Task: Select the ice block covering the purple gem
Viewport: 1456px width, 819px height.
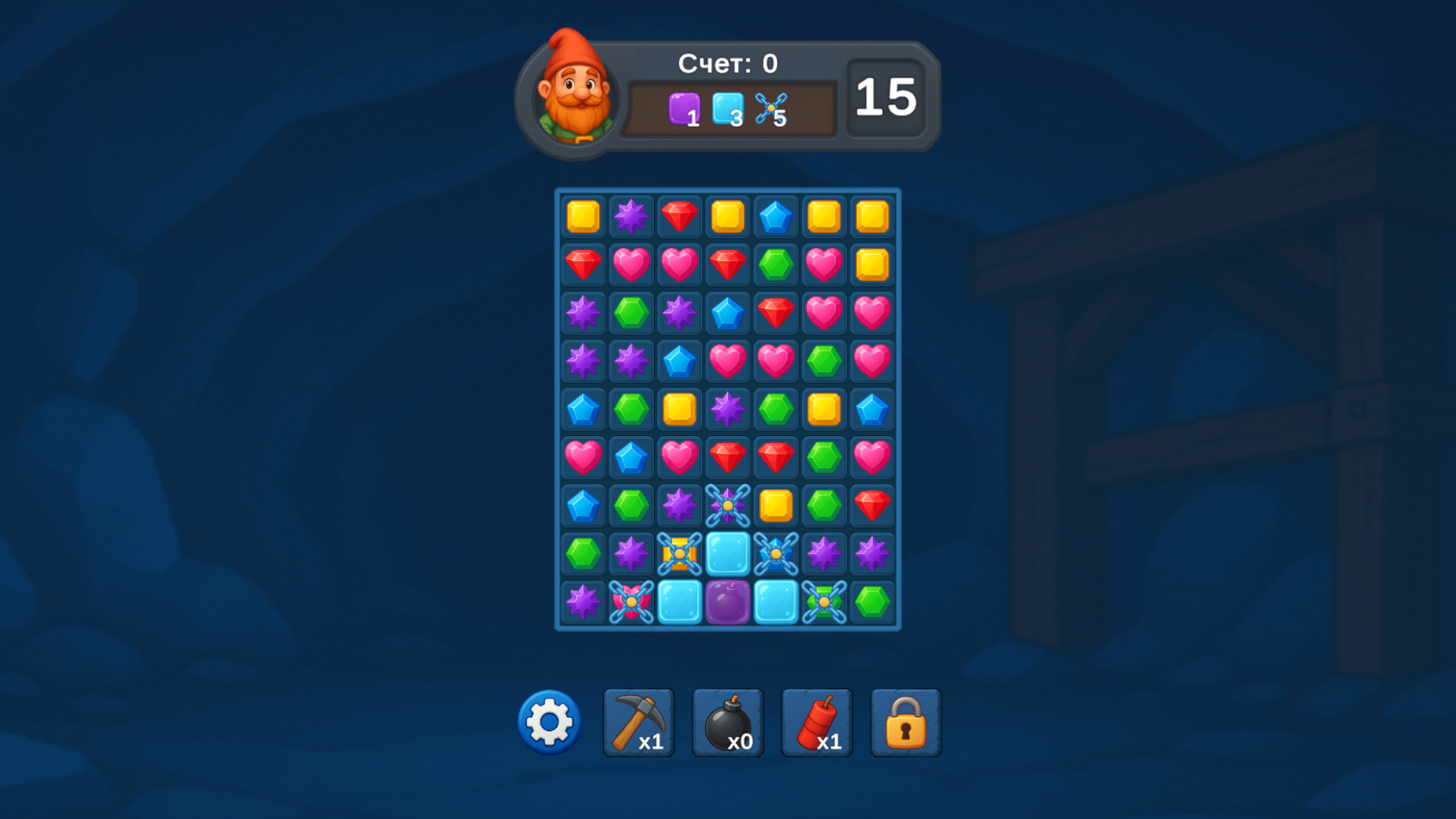Action: pos(728,601)
